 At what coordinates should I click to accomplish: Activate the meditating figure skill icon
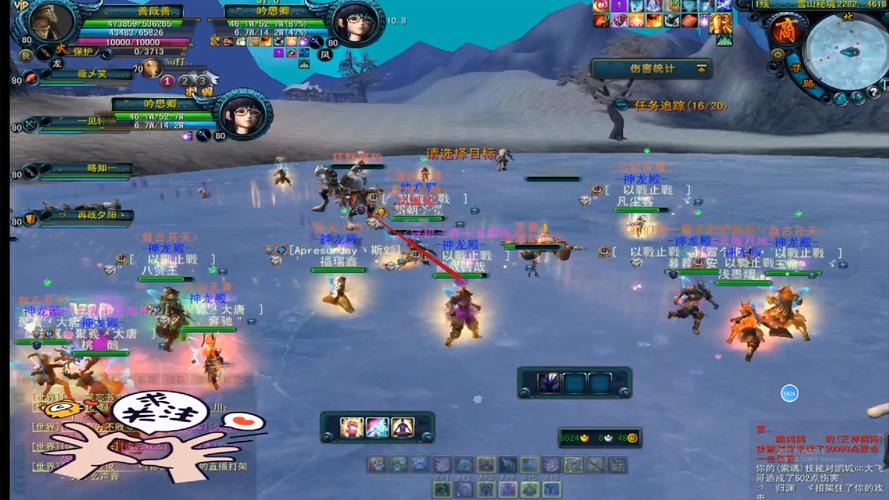click(x=403, y=427)
